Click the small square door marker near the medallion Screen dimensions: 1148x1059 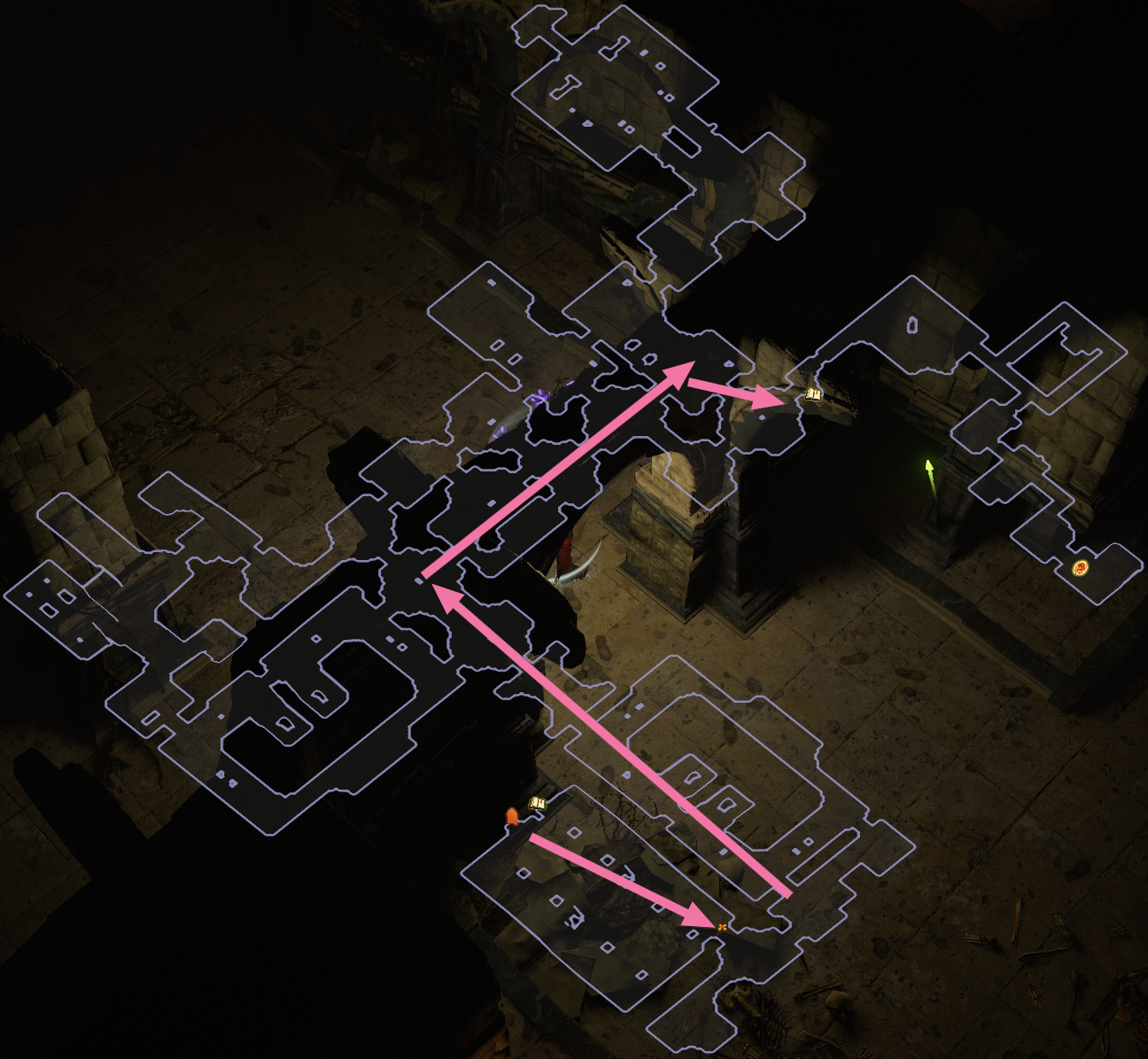coord(911,326)
